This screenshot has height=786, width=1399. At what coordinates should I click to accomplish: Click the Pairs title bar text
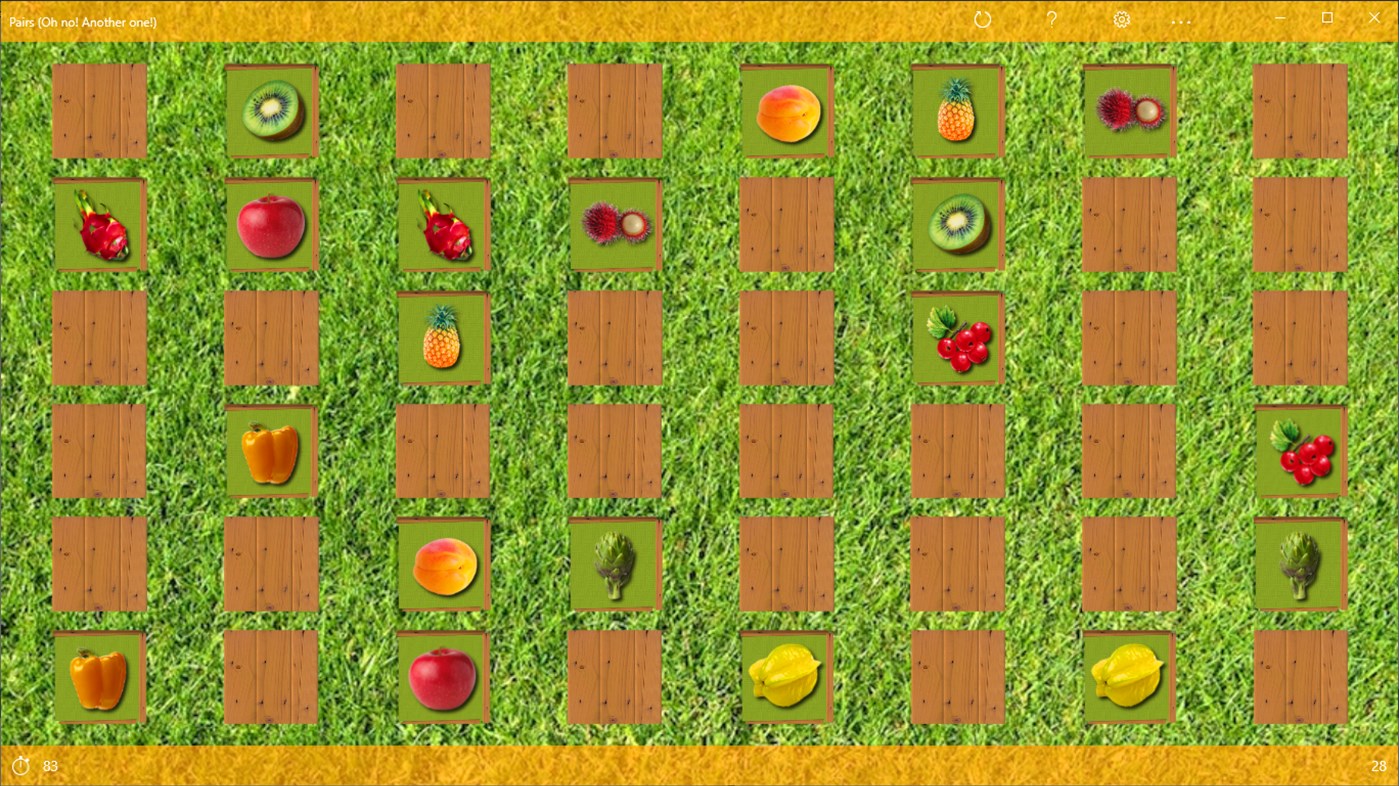coord(83,20)
